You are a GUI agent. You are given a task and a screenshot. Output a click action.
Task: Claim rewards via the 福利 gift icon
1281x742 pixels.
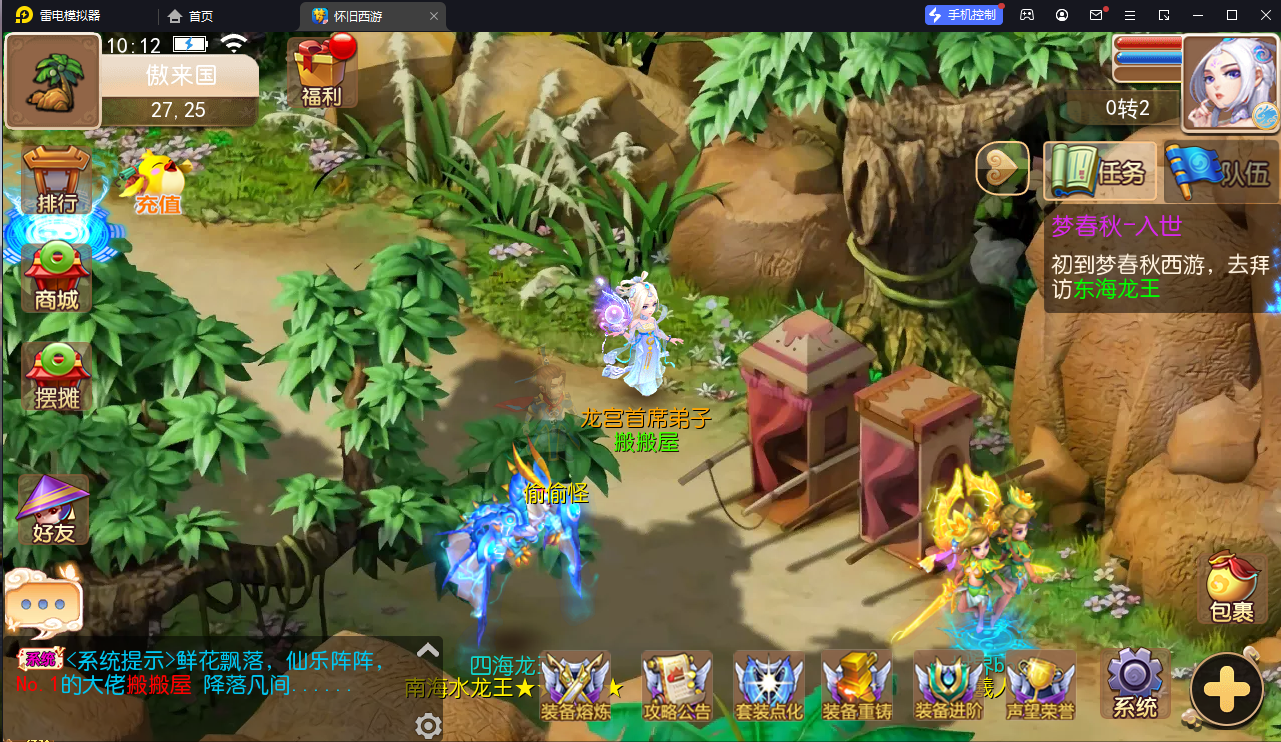320,70
